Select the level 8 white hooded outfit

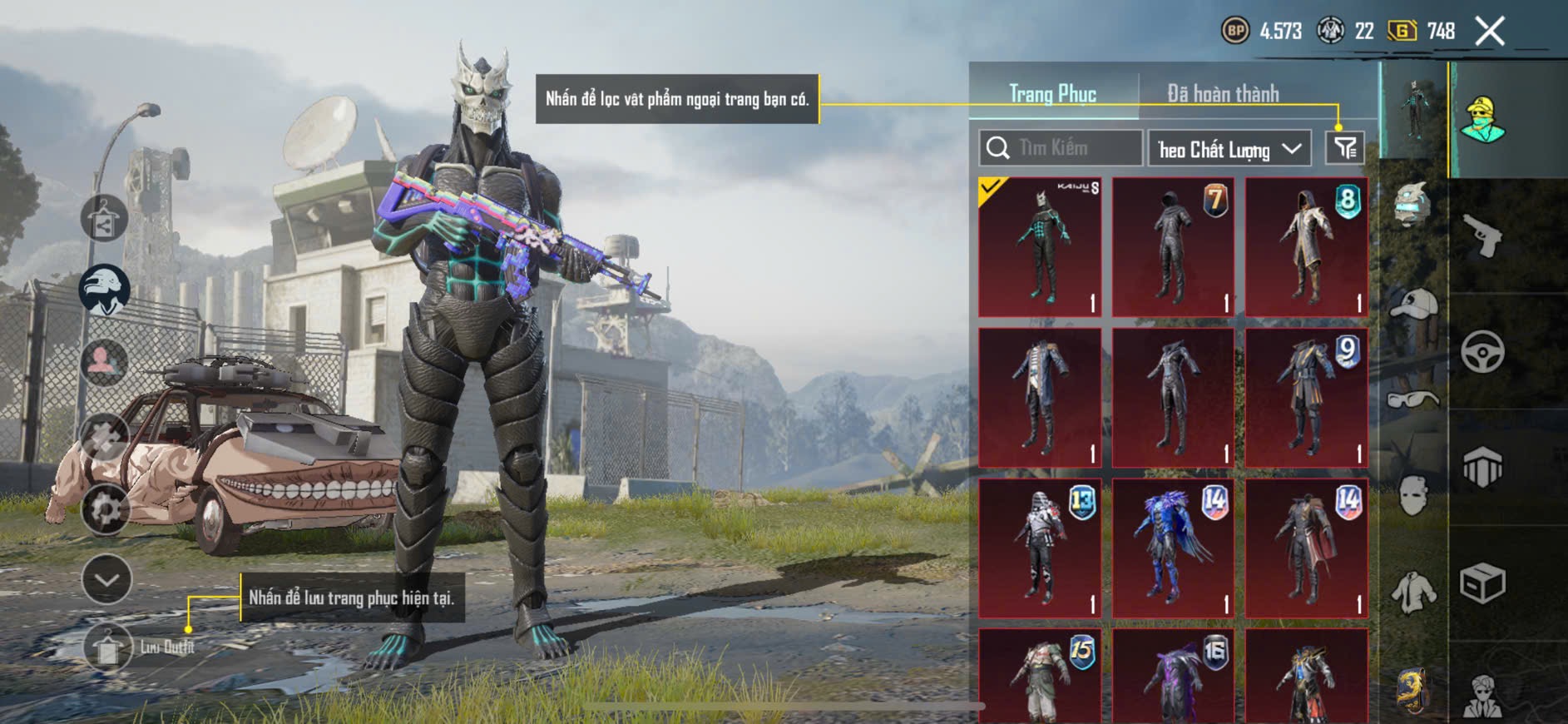click(1306, 247)
